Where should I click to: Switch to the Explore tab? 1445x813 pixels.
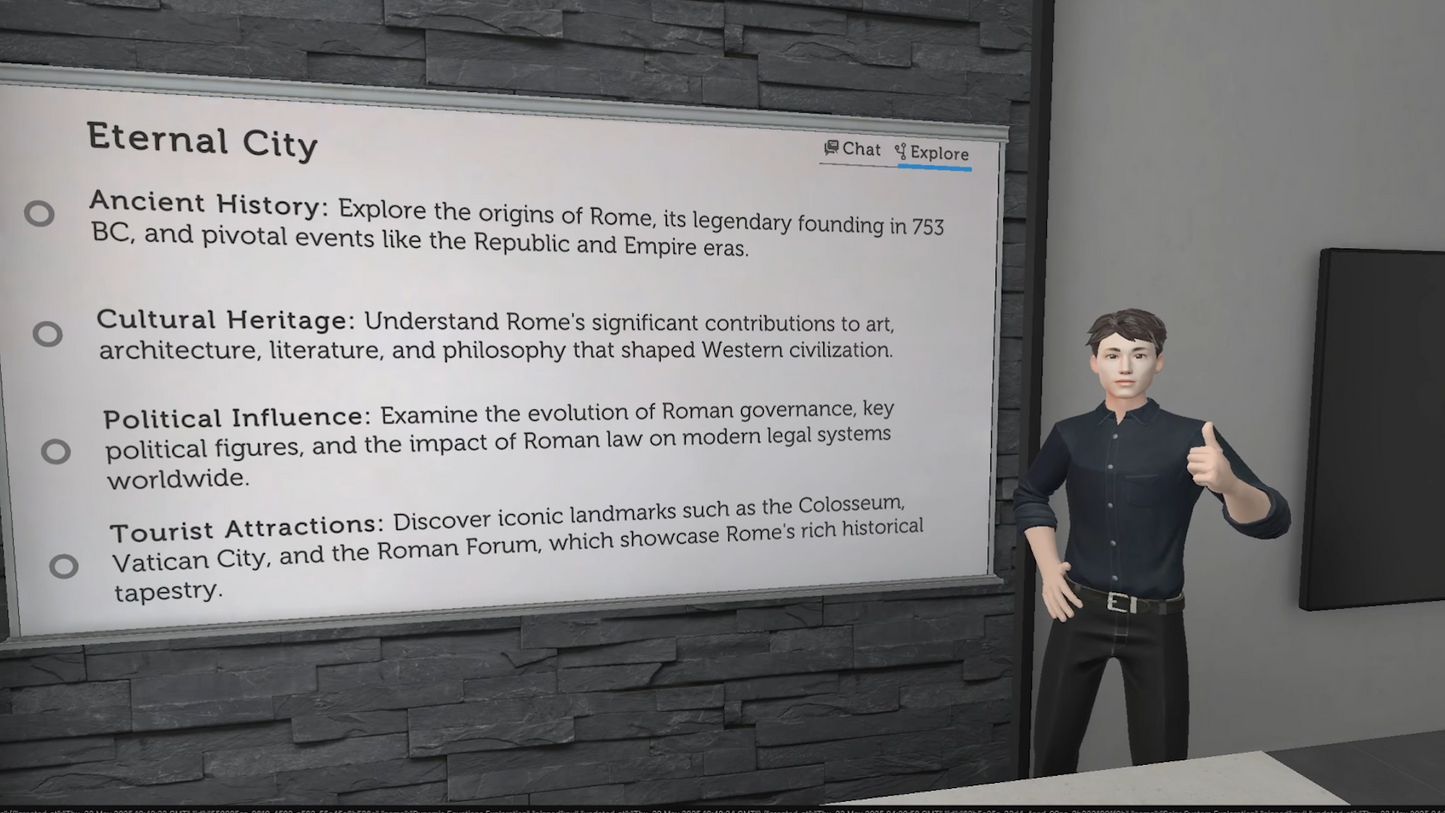pyautogui.click(x=936, y=154)
